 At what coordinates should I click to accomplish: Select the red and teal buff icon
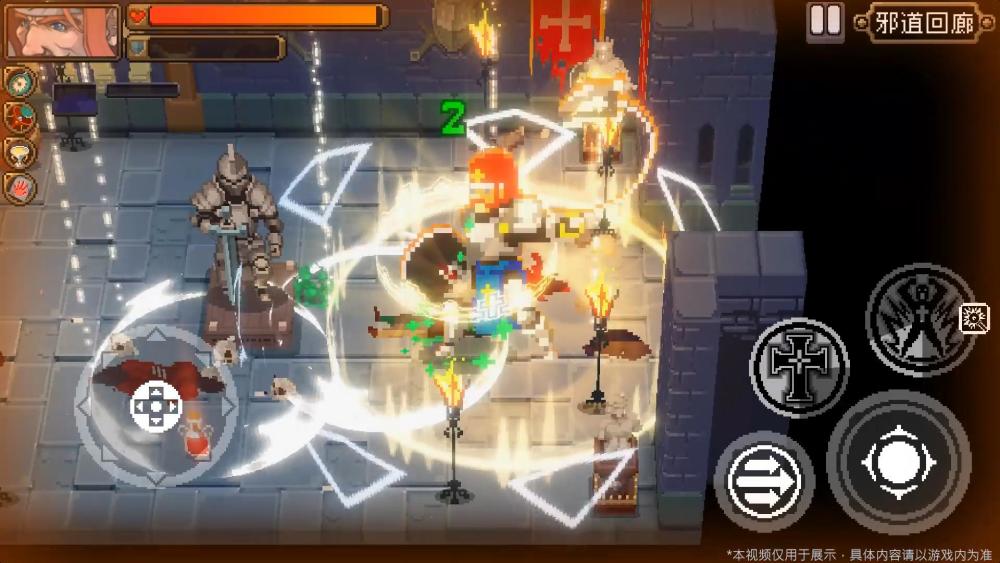(x=18, y=117)
